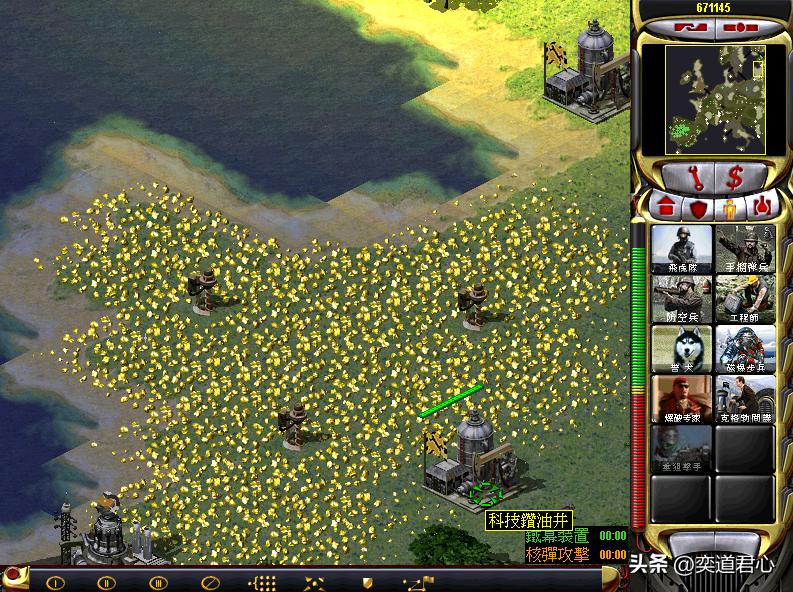Queue the 防空兵 flak trooper
Viewport: 793px width, 592px height.
point(682,298)
